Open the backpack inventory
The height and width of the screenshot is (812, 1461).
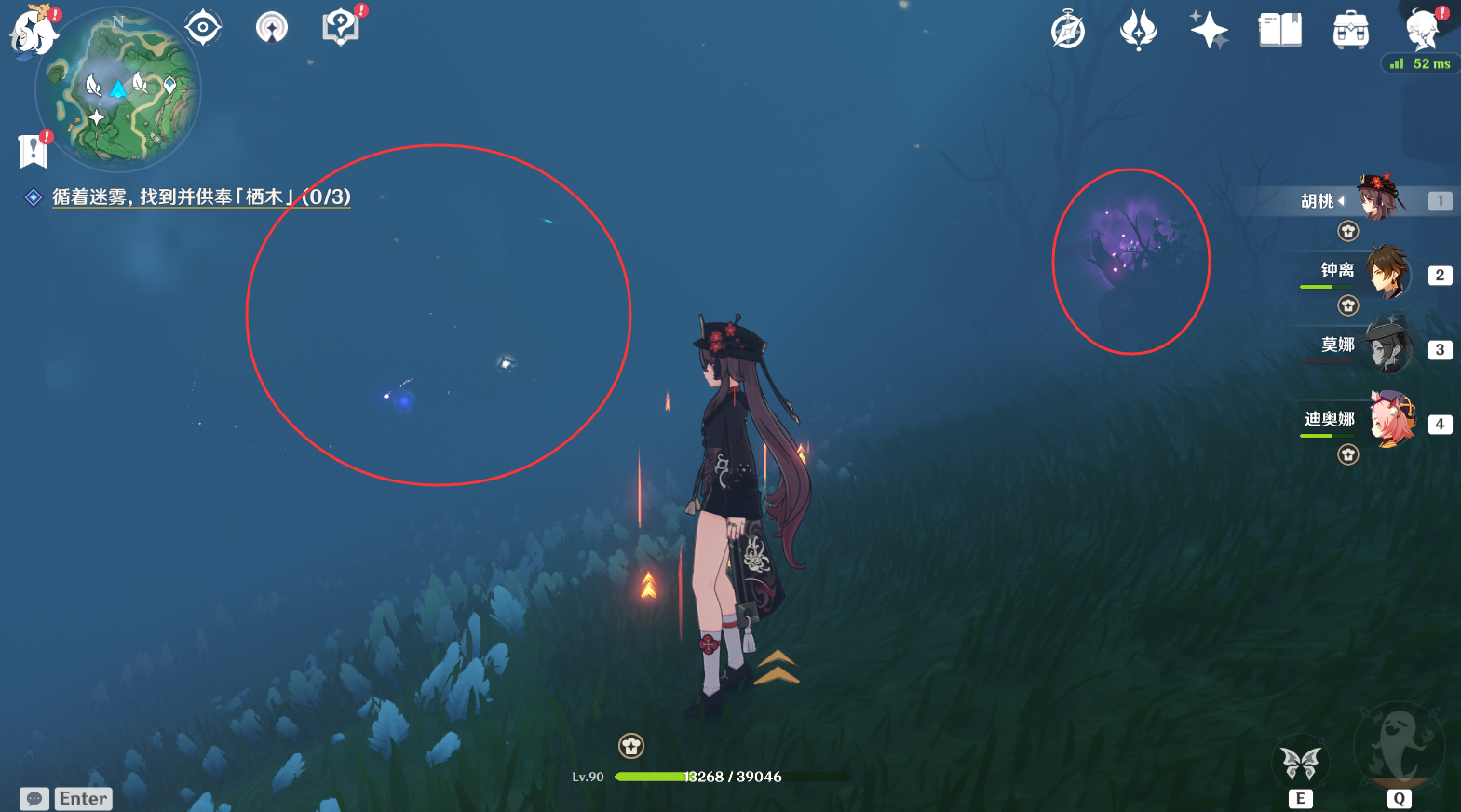tap(1350, 31)
